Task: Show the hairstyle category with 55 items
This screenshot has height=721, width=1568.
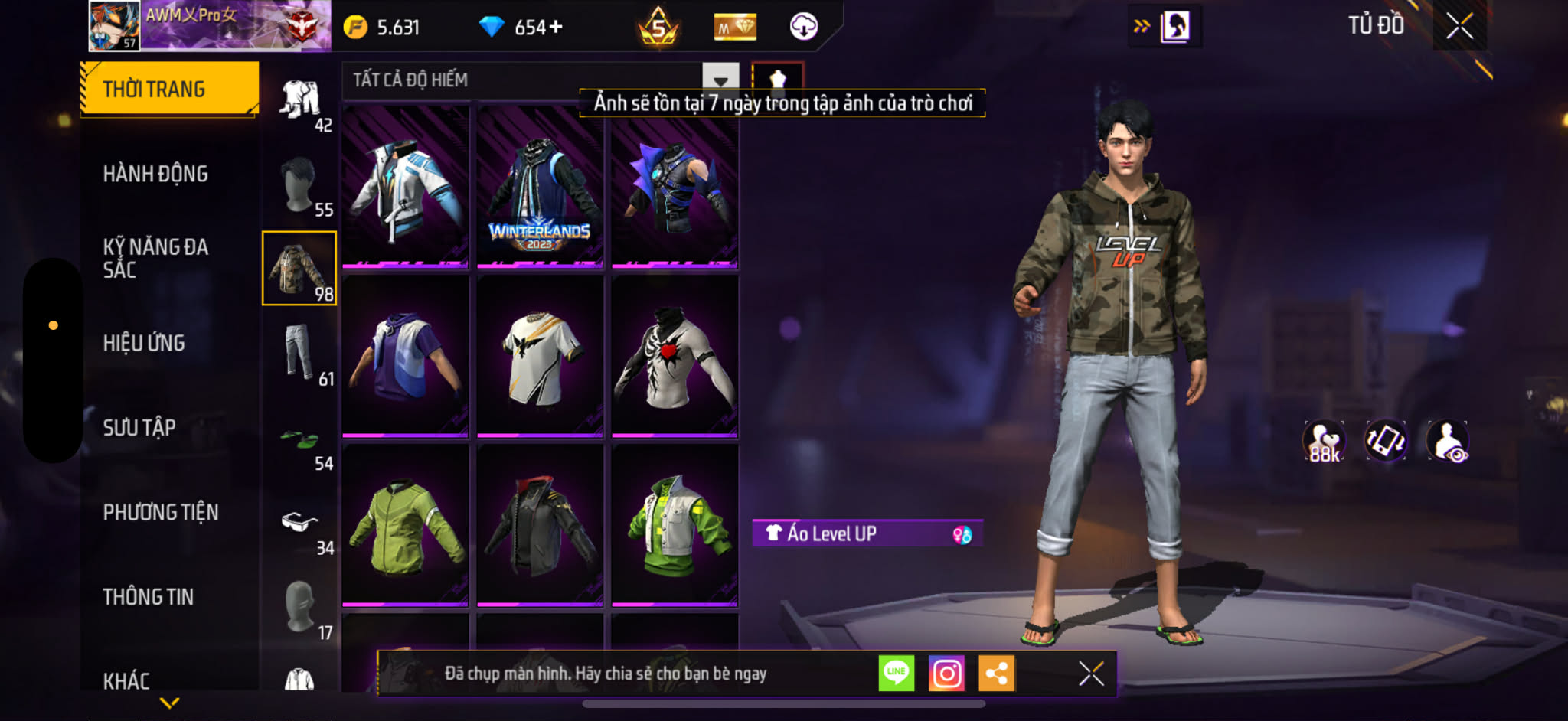Action: [300, 185]
